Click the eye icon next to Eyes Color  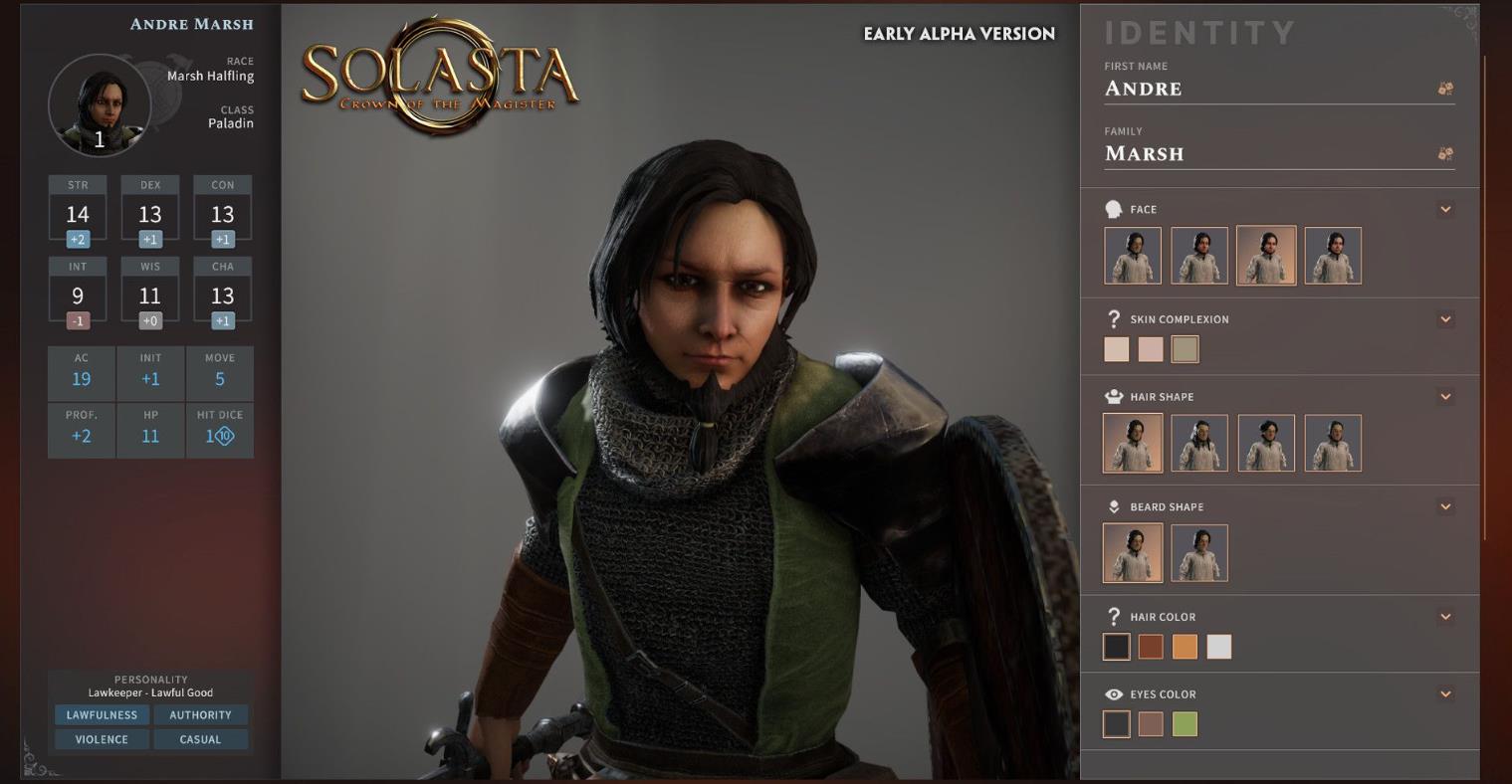pos(1116,693)
